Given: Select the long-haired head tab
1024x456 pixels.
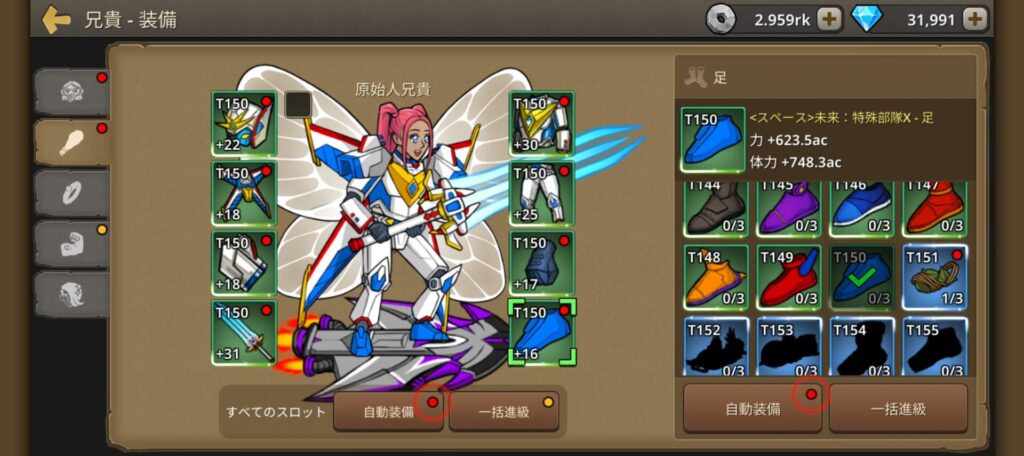Looking at the screenshot, I should click(x=72, y=294).
